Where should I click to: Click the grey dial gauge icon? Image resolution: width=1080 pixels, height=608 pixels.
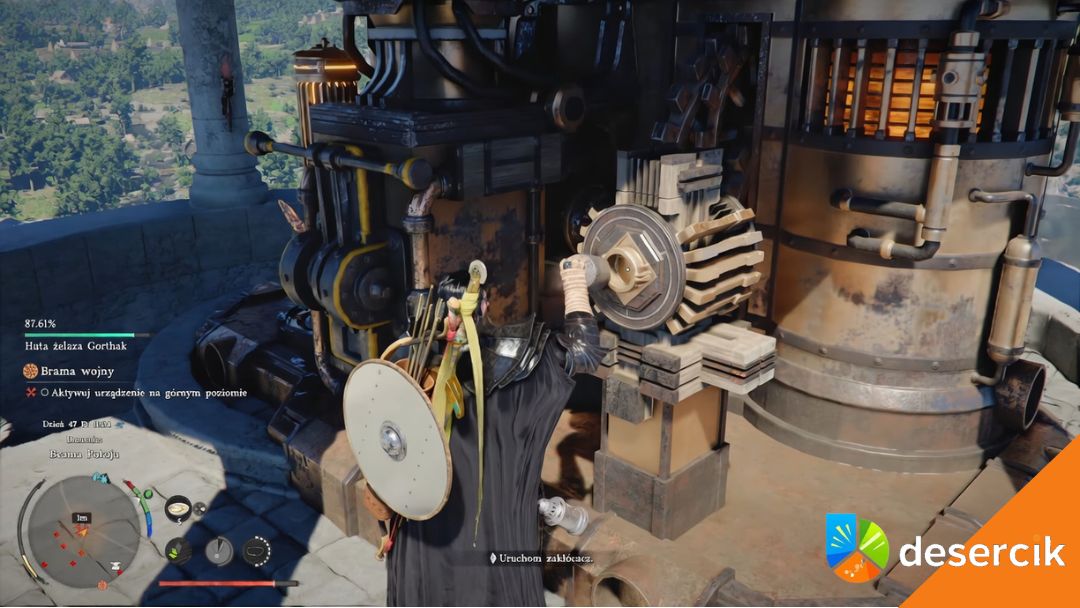(x=218, y=550)
